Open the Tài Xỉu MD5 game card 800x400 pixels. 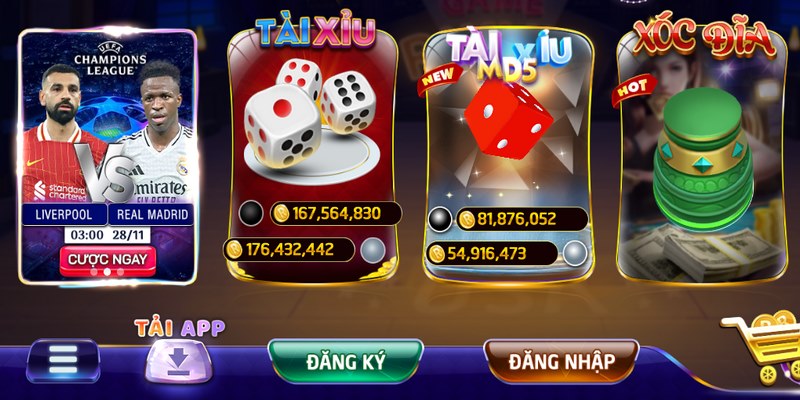click(507, 130)
